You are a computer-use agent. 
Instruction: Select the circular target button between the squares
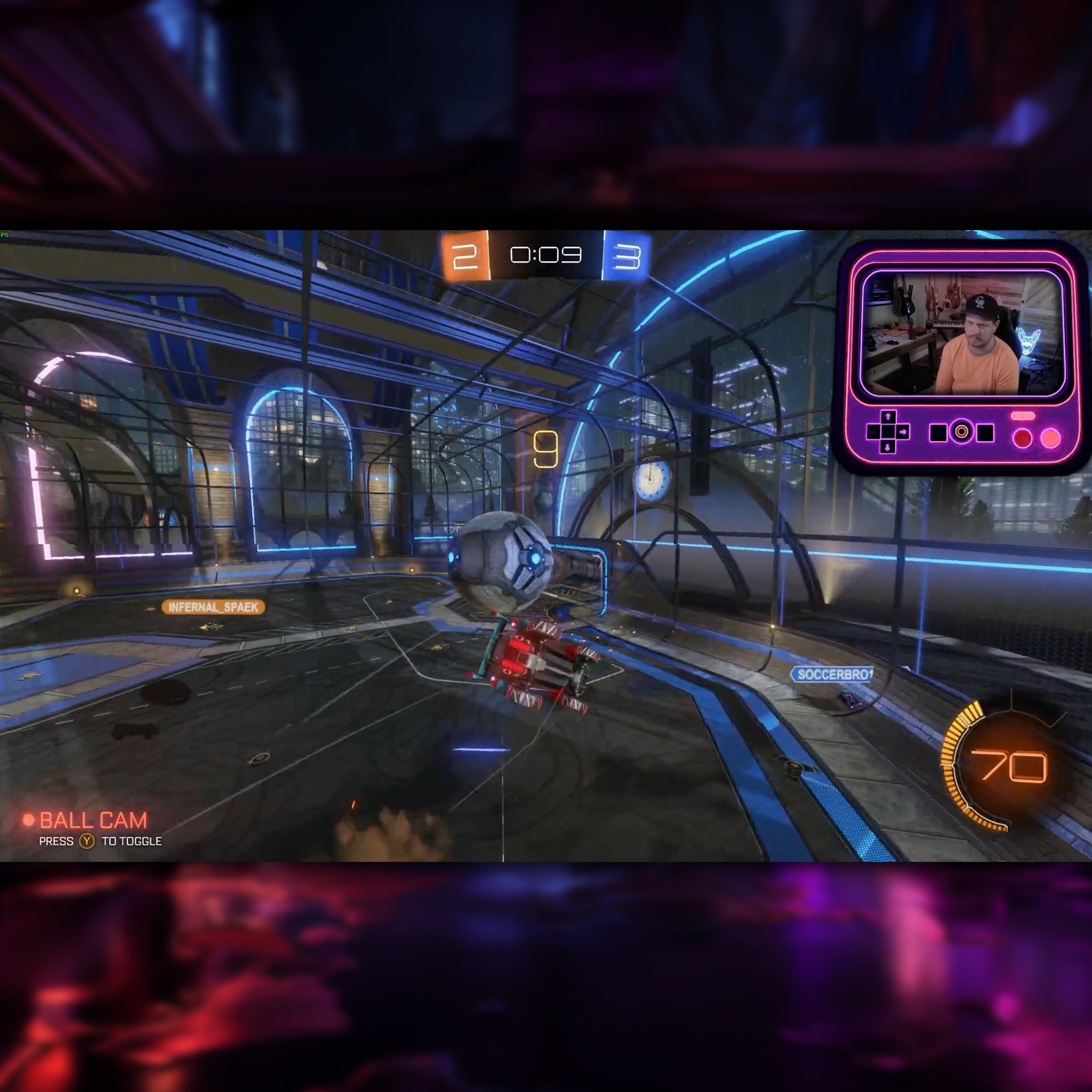pos(961,432)
